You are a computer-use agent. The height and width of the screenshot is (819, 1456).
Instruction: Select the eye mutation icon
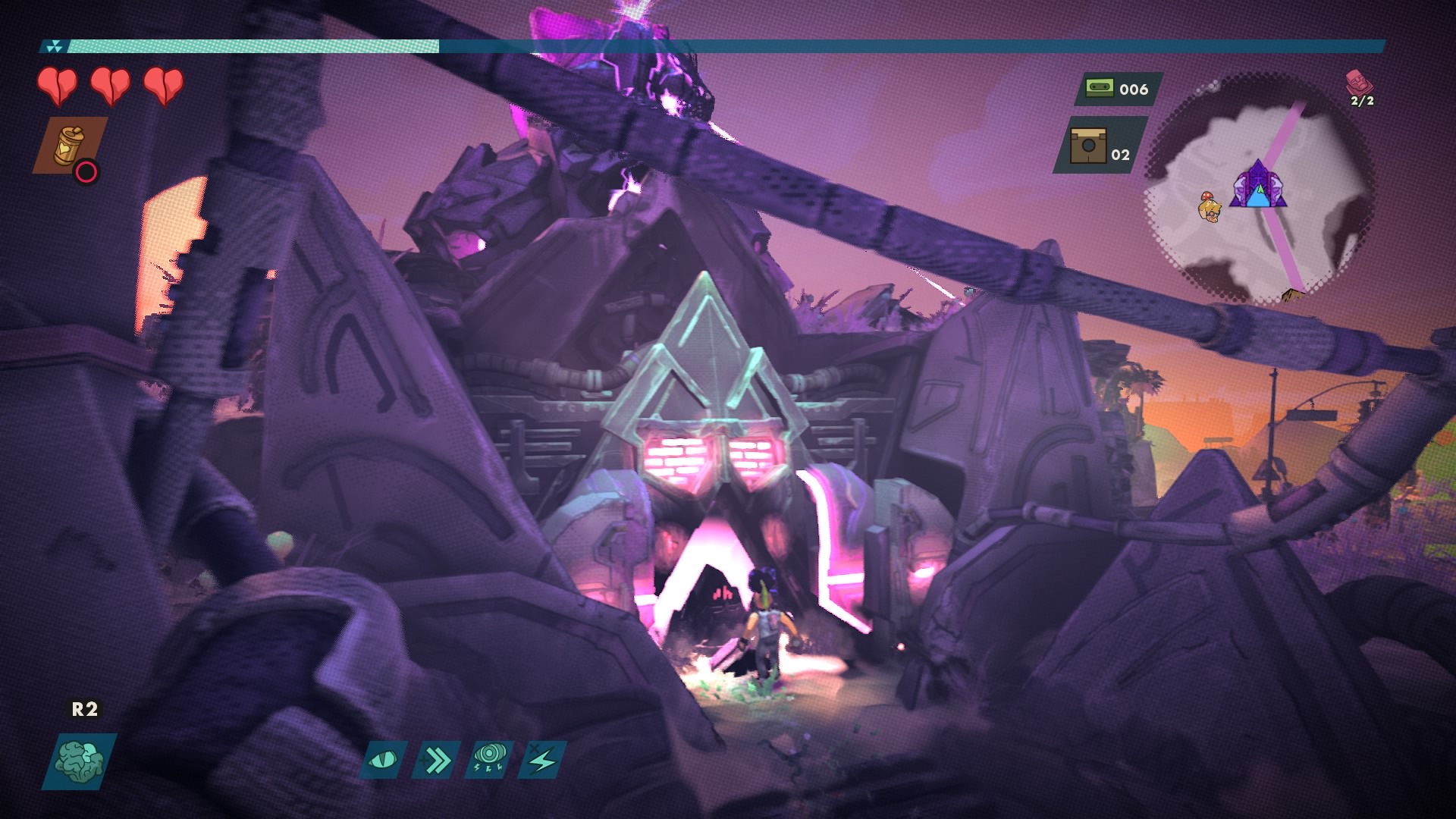383,760
